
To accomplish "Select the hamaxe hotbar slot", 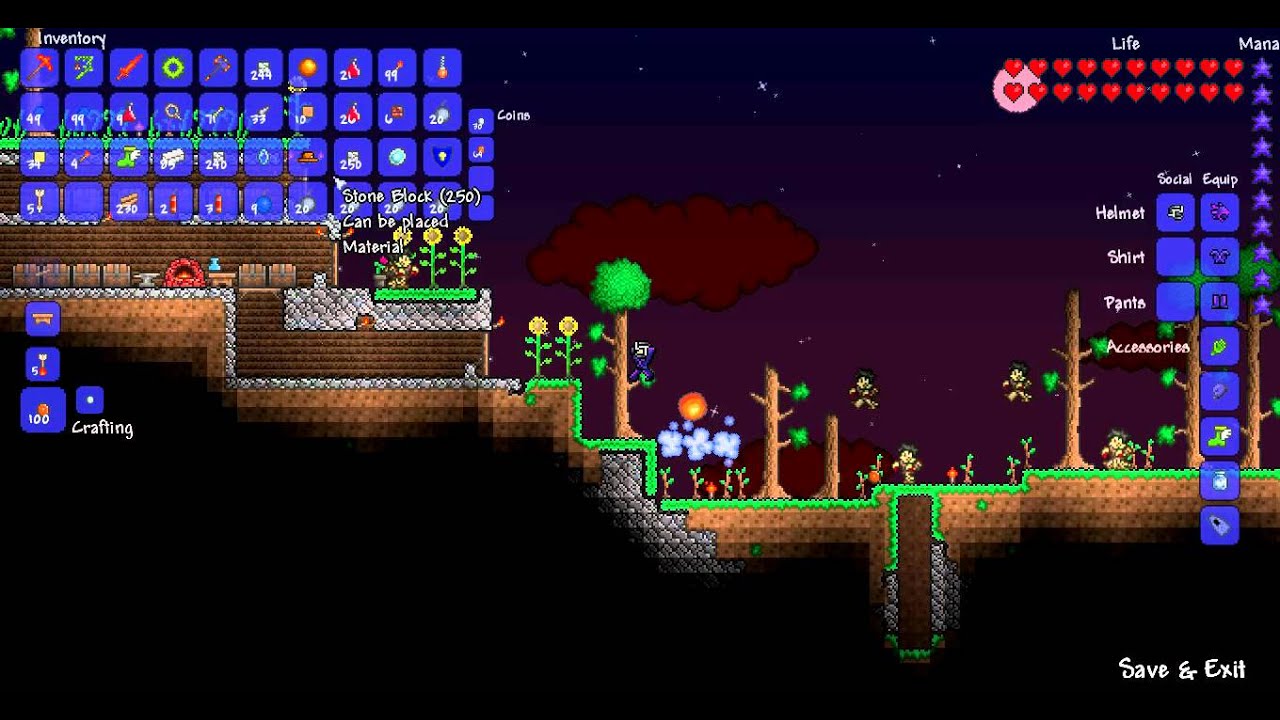I will (218, 68).
